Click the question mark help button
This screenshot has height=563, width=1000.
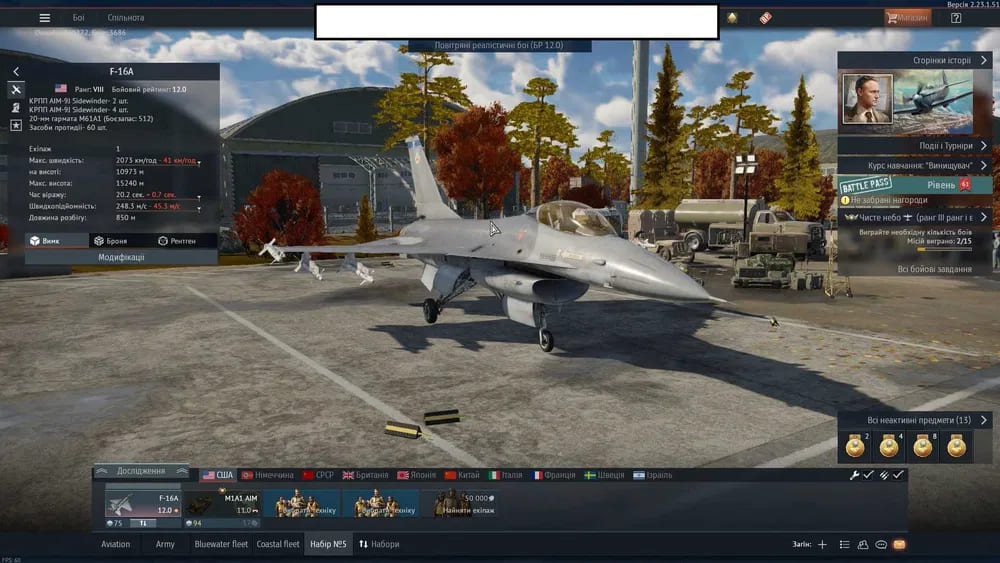pyautogui.click(x=956, y=18)
